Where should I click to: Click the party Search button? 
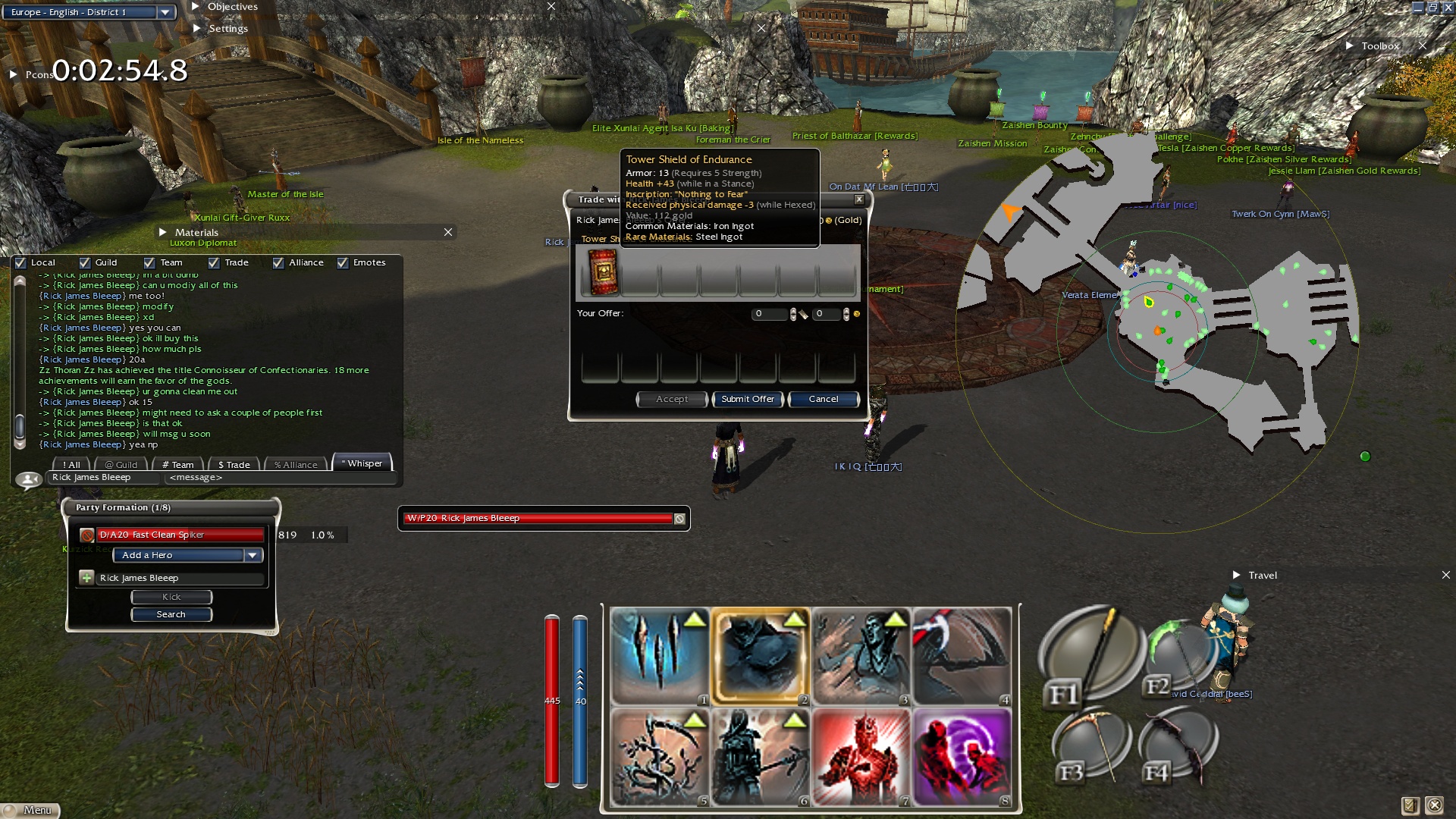tap(171, 614)
